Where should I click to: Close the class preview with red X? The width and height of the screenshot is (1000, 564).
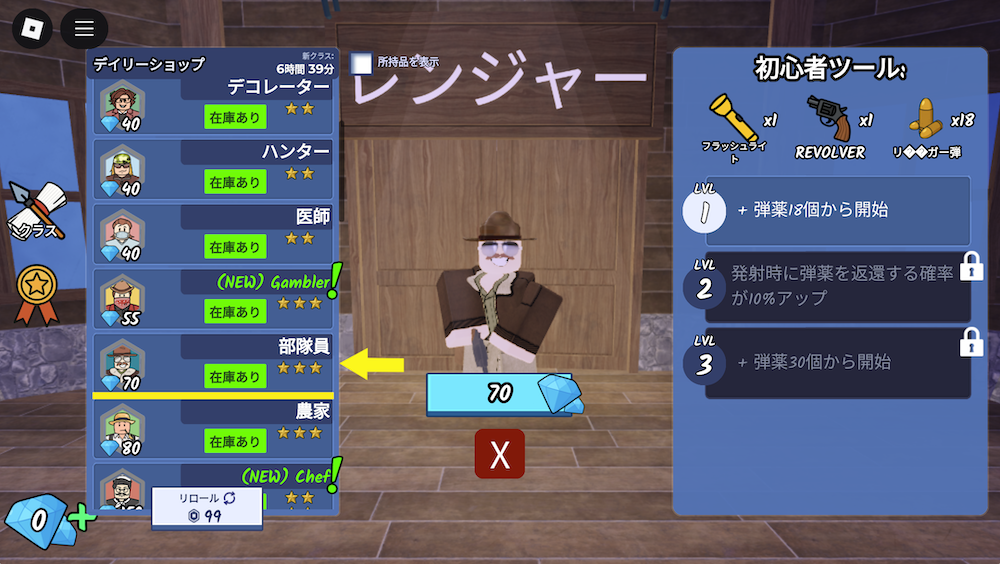(x=500, y=454)
